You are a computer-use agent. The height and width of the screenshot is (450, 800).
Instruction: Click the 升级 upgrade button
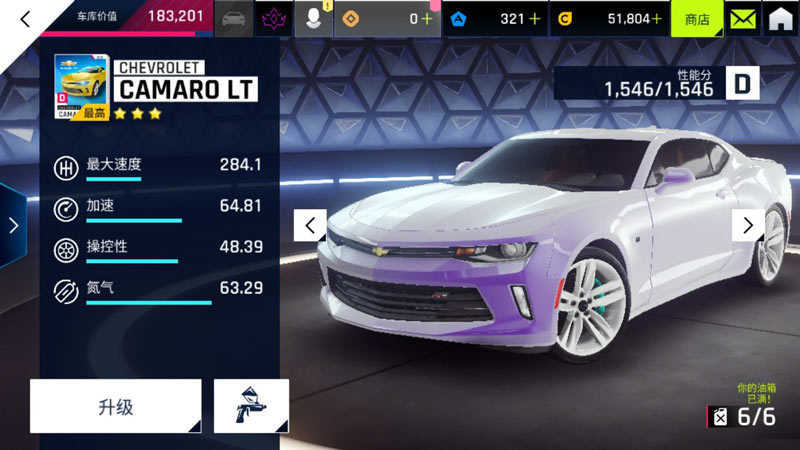point(115,406)
